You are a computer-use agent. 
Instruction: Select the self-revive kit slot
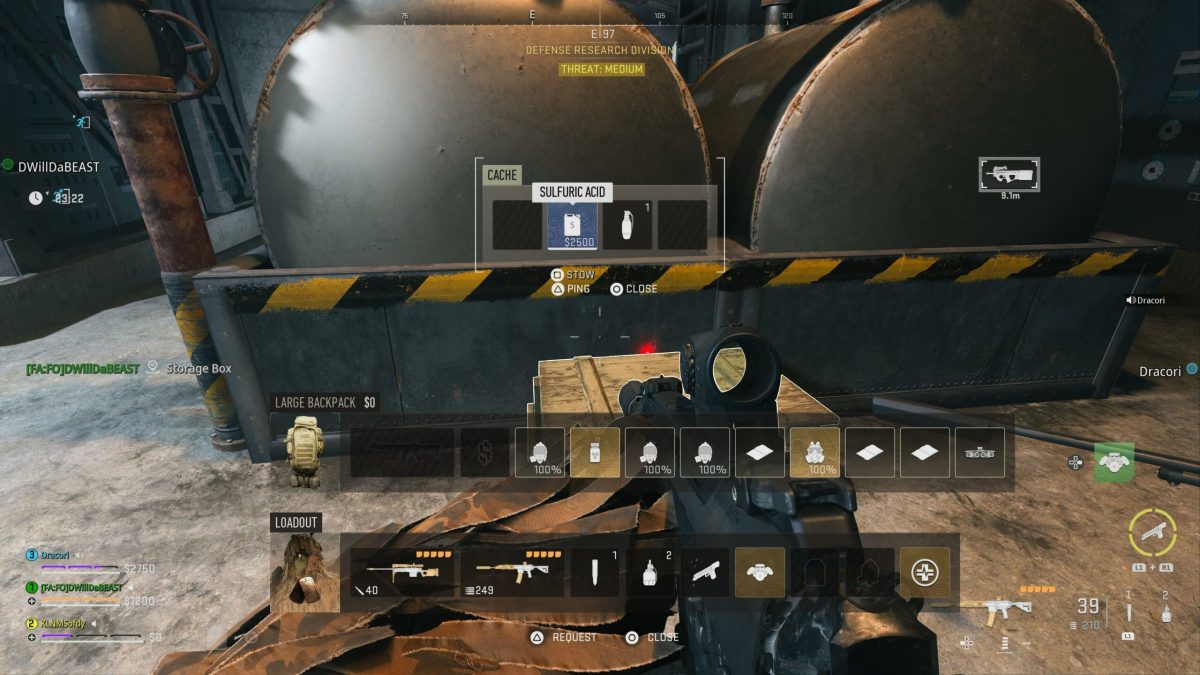click(924, 572)
